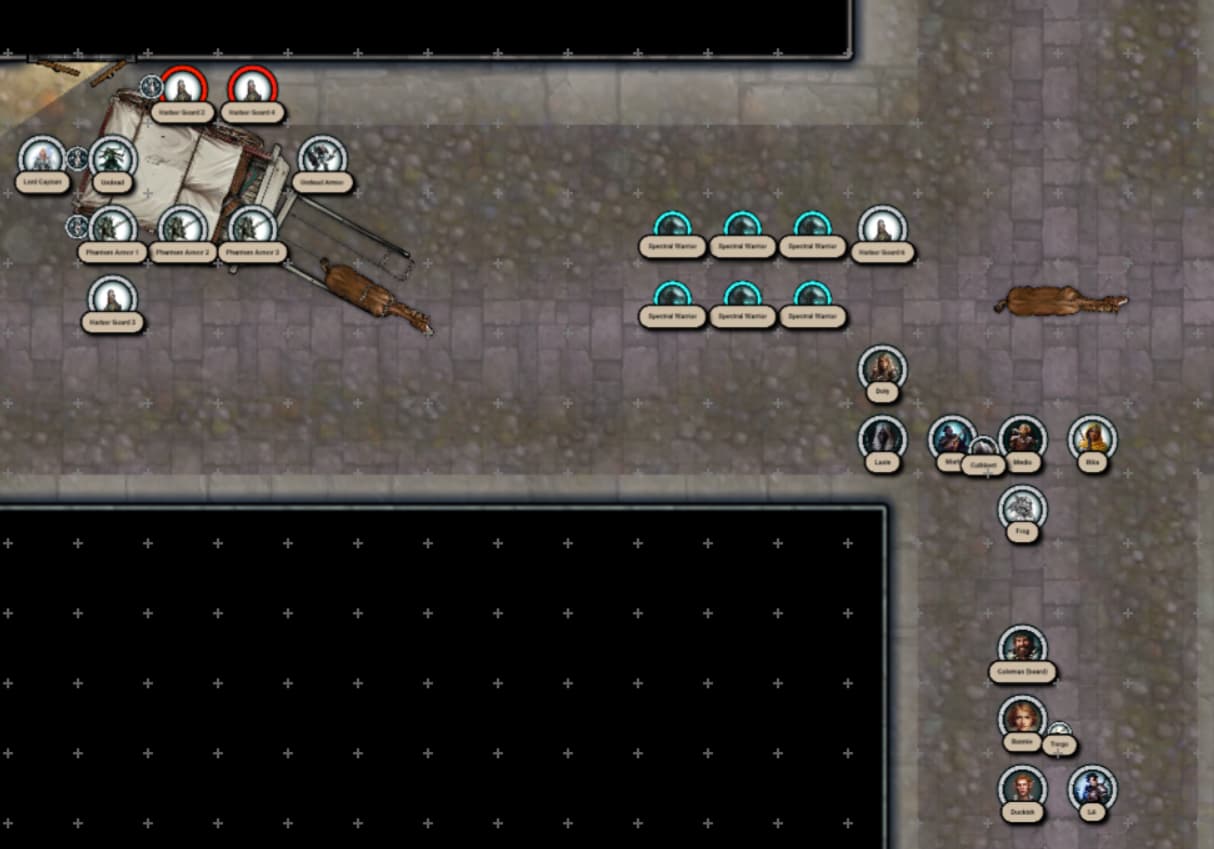Viewport: 1214px width, 849px height.
Task: Select the Doty character token
Action: pyautogui.click(x=882, y=368)
